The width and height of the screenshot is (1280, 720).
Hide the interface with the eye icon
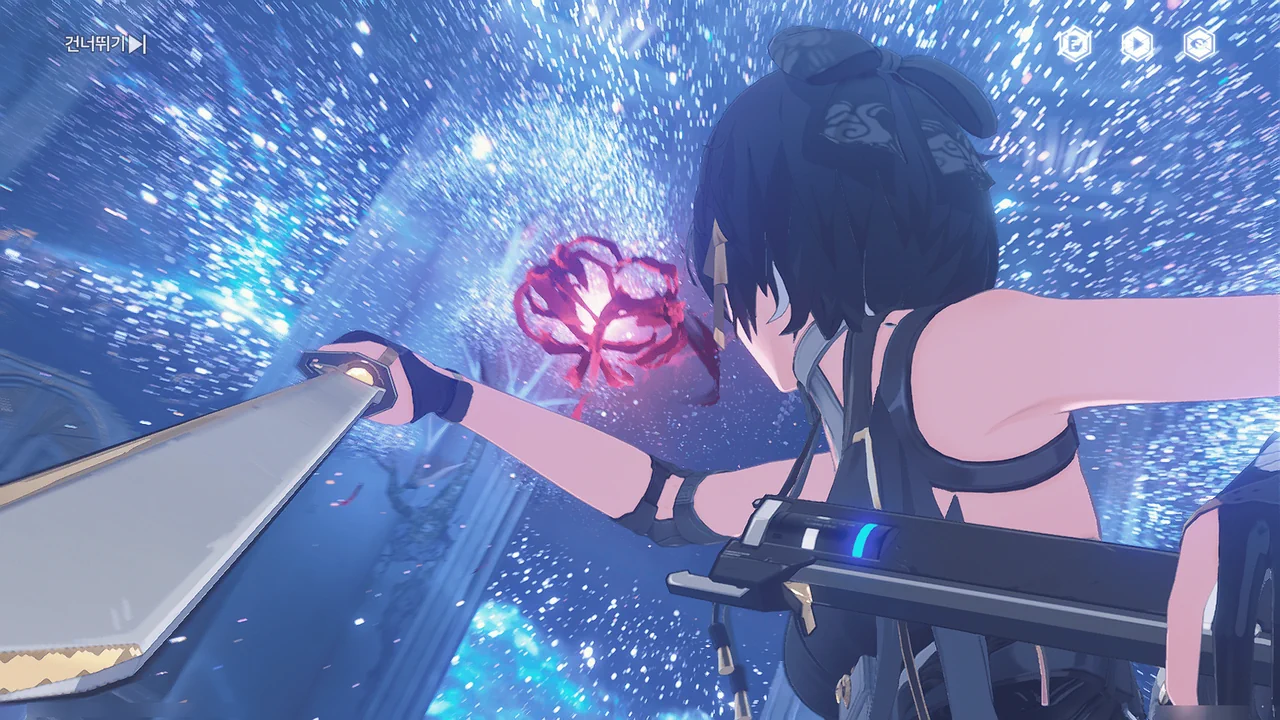1199,44
